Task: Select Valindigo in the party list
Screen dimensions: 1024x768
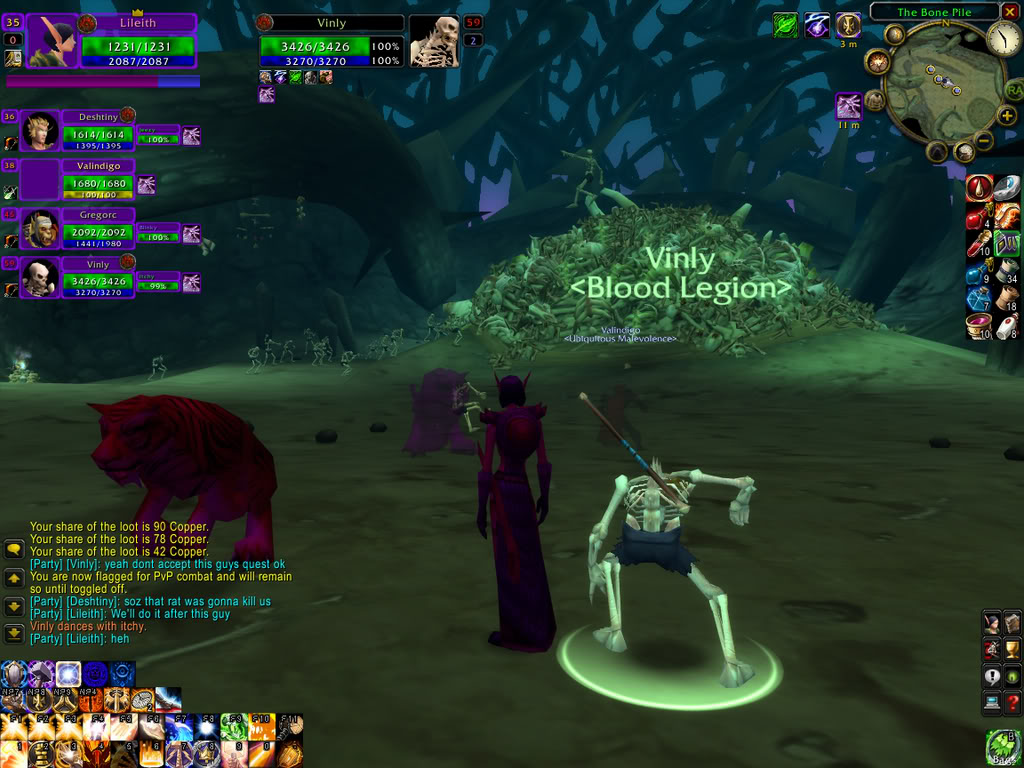Action: 98,166
